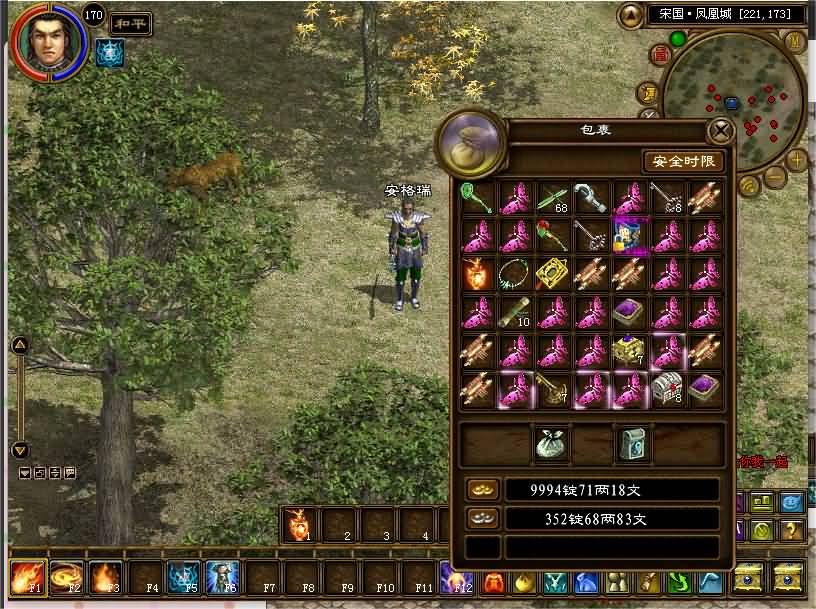This screenshot has width=816, height=609.
Task: Click the 安全时限 button
Action: [x=684, y=161]
